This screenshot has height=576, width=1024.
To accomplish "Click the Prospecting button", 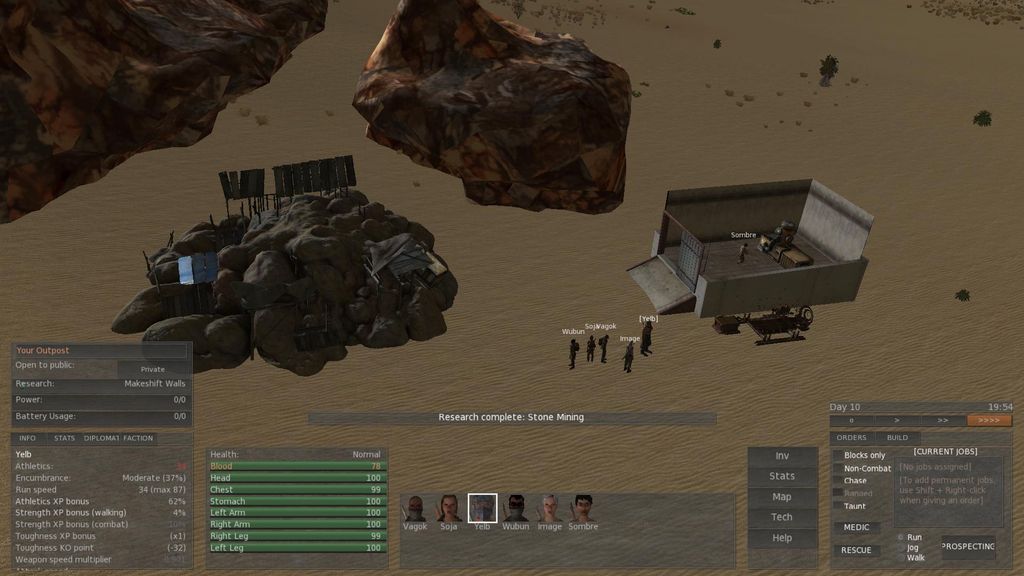I will pyautogui.click(x=968, y=547).
